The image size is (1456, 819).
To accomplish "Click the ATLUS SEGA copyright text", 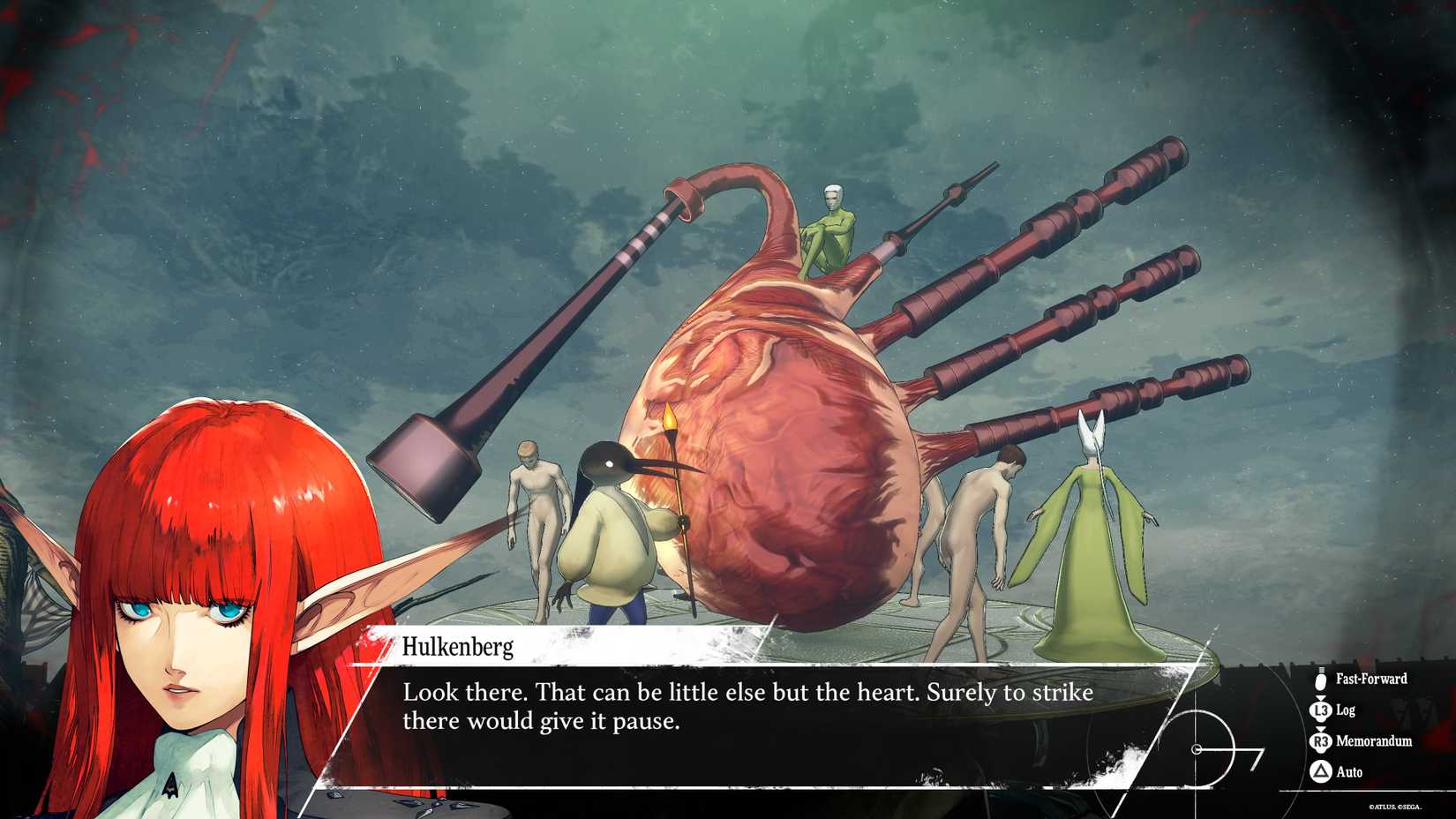I will pyautogui.click(x=1395, y=806).
